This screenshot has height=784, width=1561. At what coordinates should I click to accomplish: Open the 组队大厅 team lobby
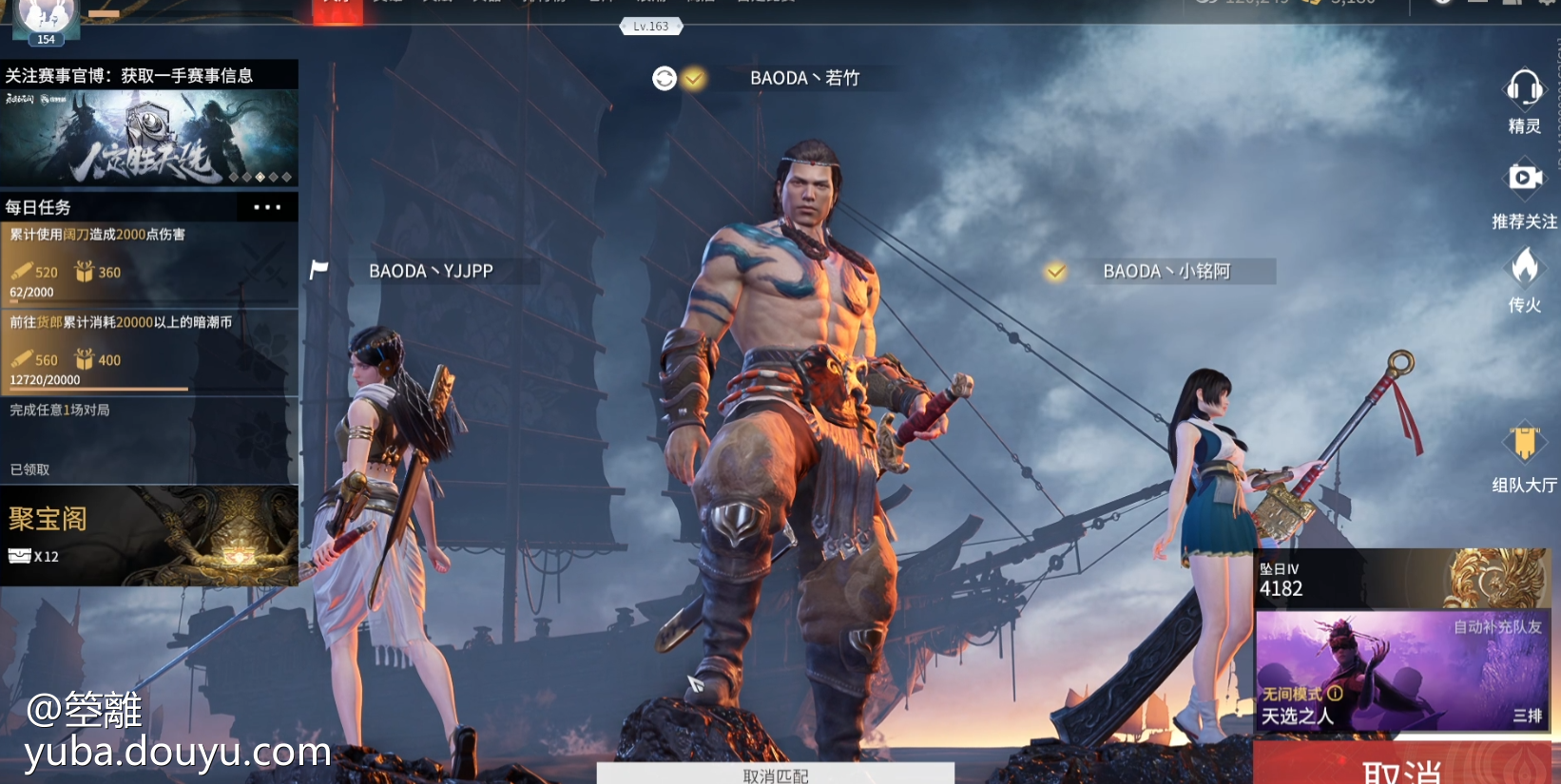(1524, 445)
